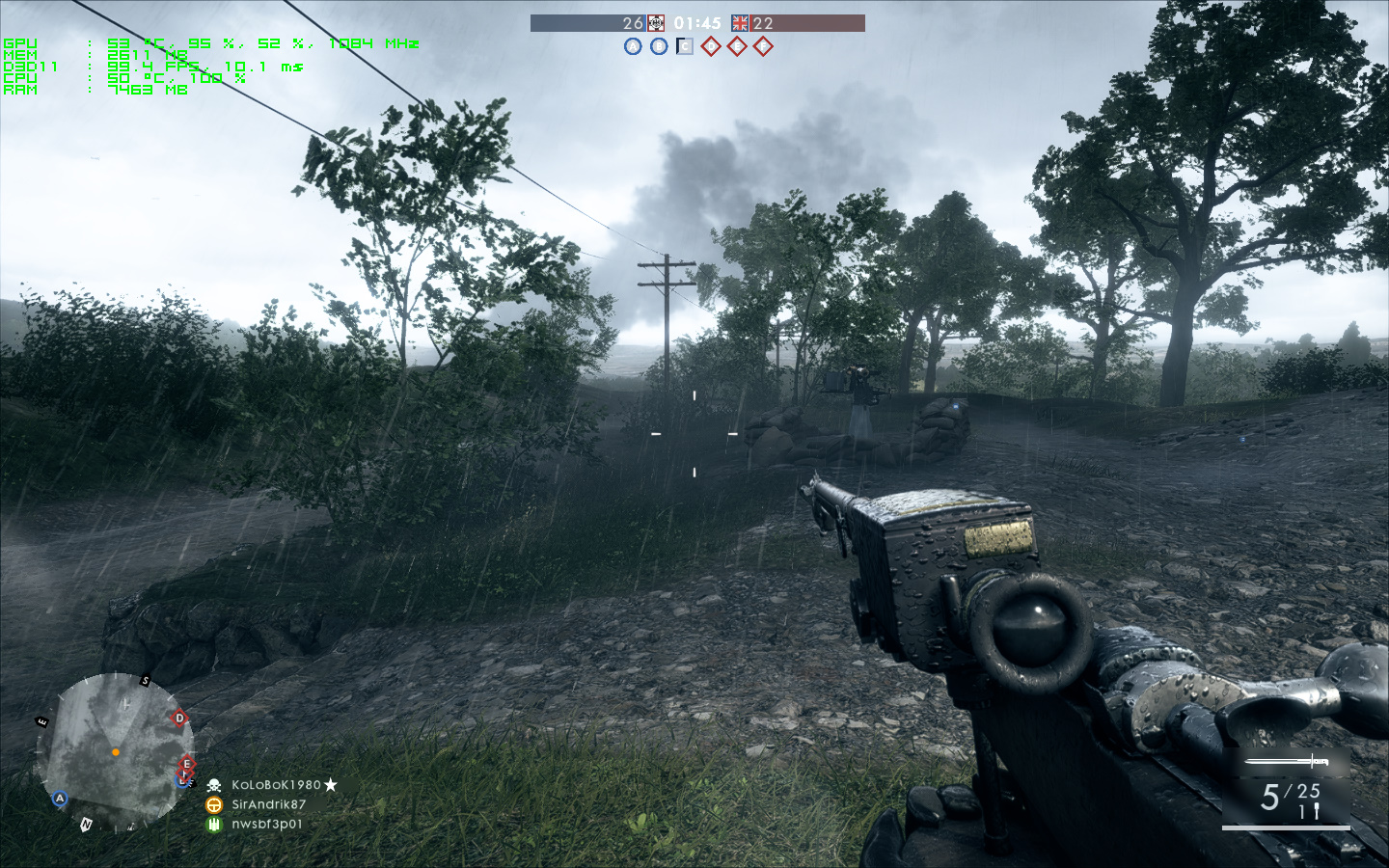Click the British team flag icon
Image resolution: width=1389 pixels, height=868 pixels.
(x=740, y=23)
